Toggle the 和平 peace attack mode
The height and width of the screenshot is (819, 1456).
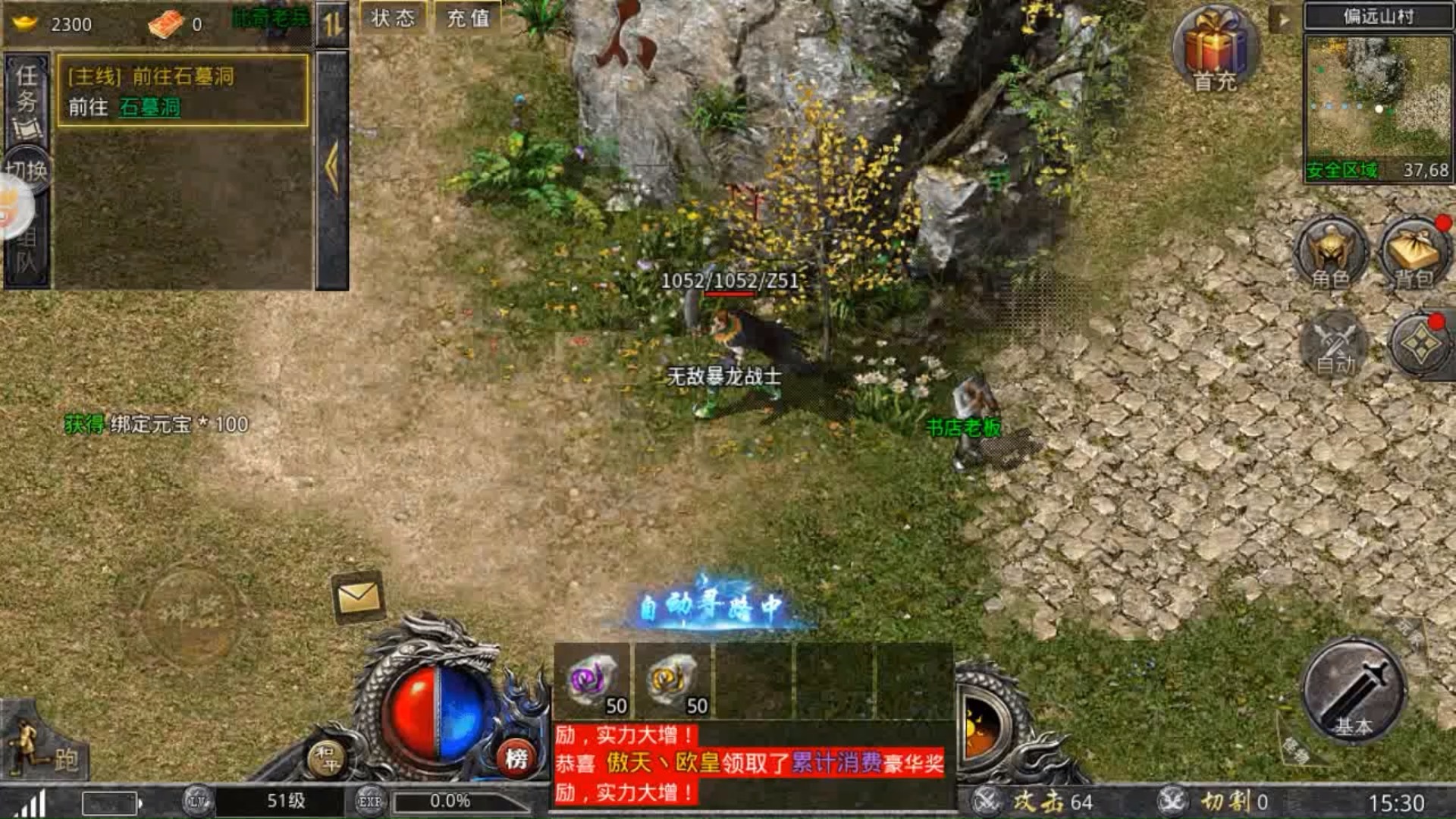pos(327,757)
